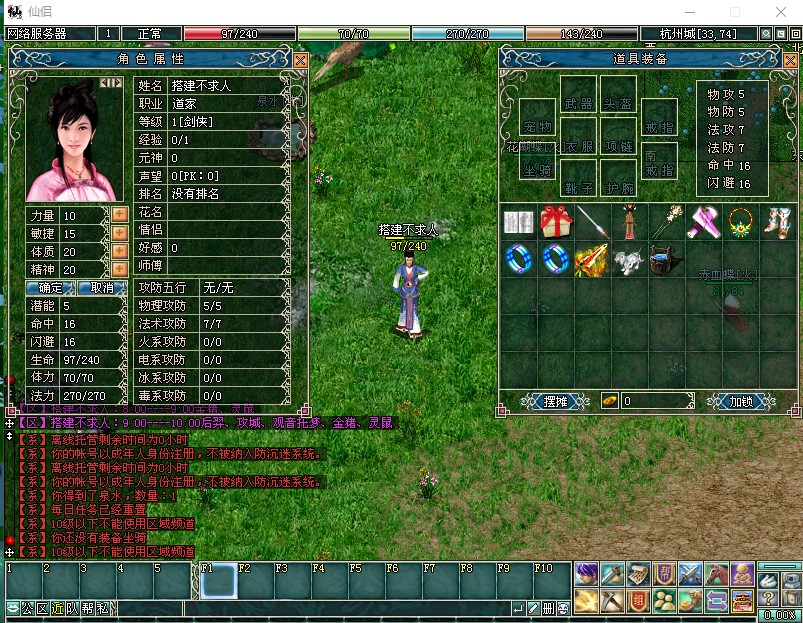Screen dimensions: 803x623
Task: Open the 帮 guild shield icon
Action: click(664, 573)
